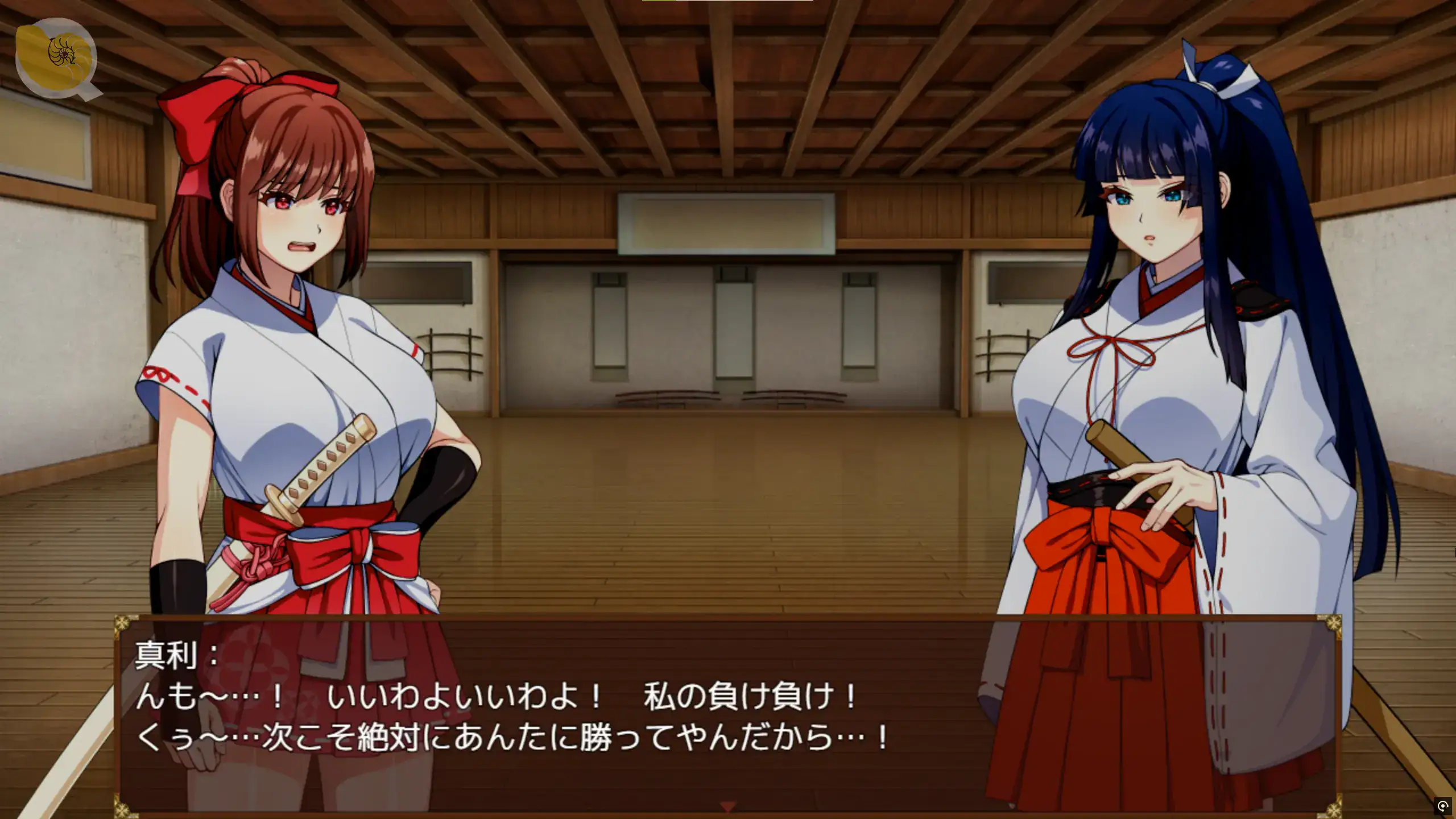Open the nautilus shell Q icon
The image size is (1456, 819).
(x=57, y=57)
